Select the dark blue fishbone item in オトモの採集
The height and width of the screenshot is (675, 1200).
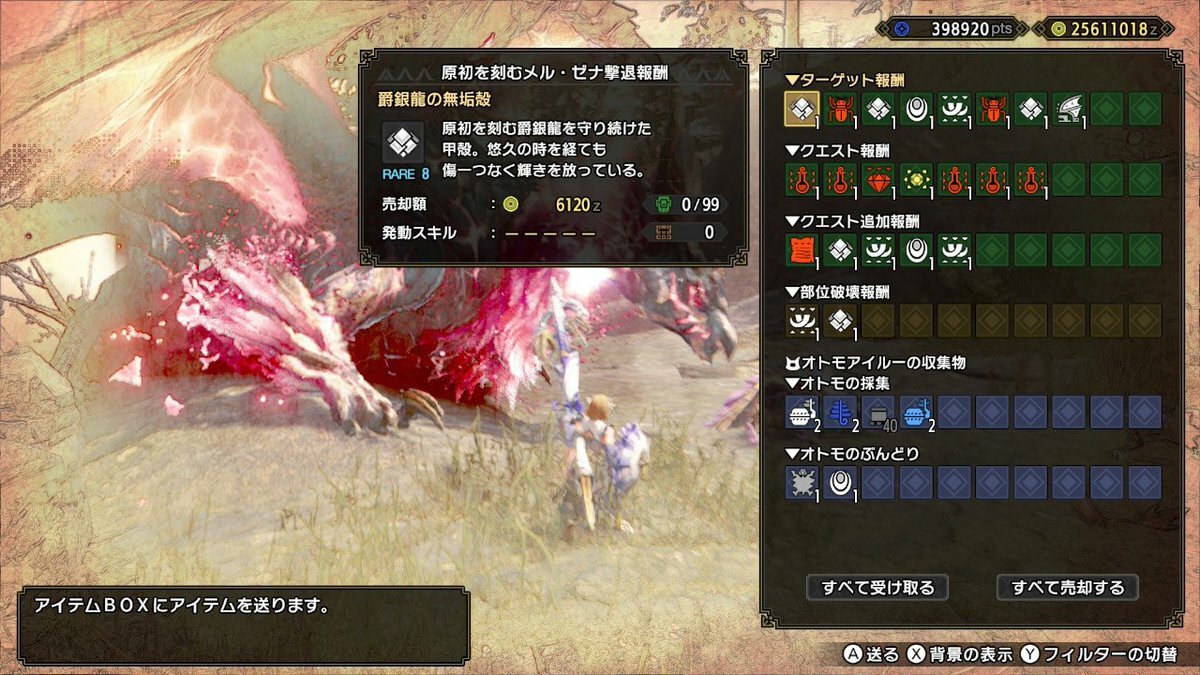coord(840,411)
